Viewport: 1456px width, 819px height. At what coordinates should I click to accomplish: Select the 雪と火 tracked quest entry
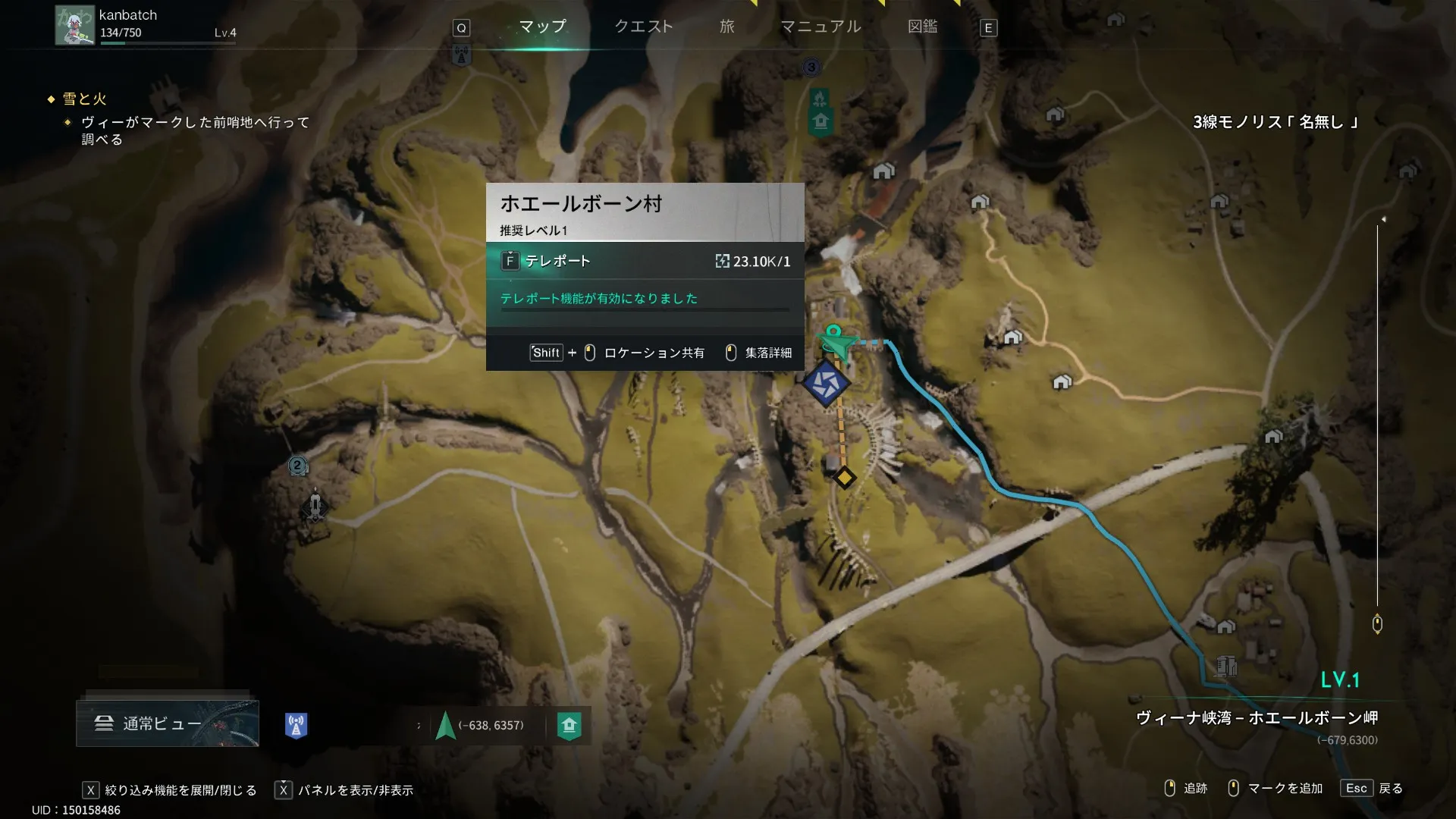click(x=84, y=99)
